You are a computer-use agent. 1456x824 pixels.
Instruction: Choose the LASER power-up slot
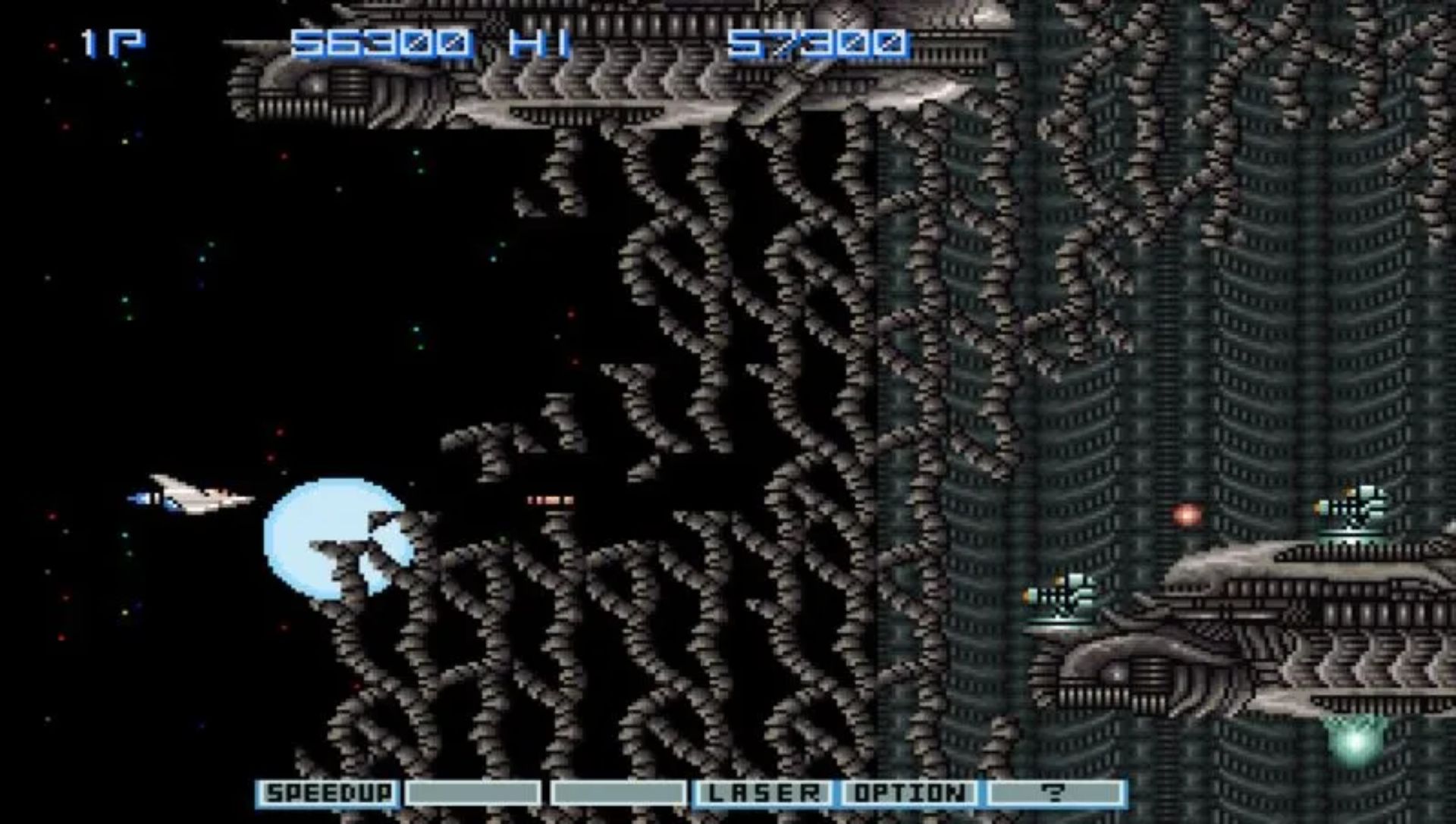point(764,793)
